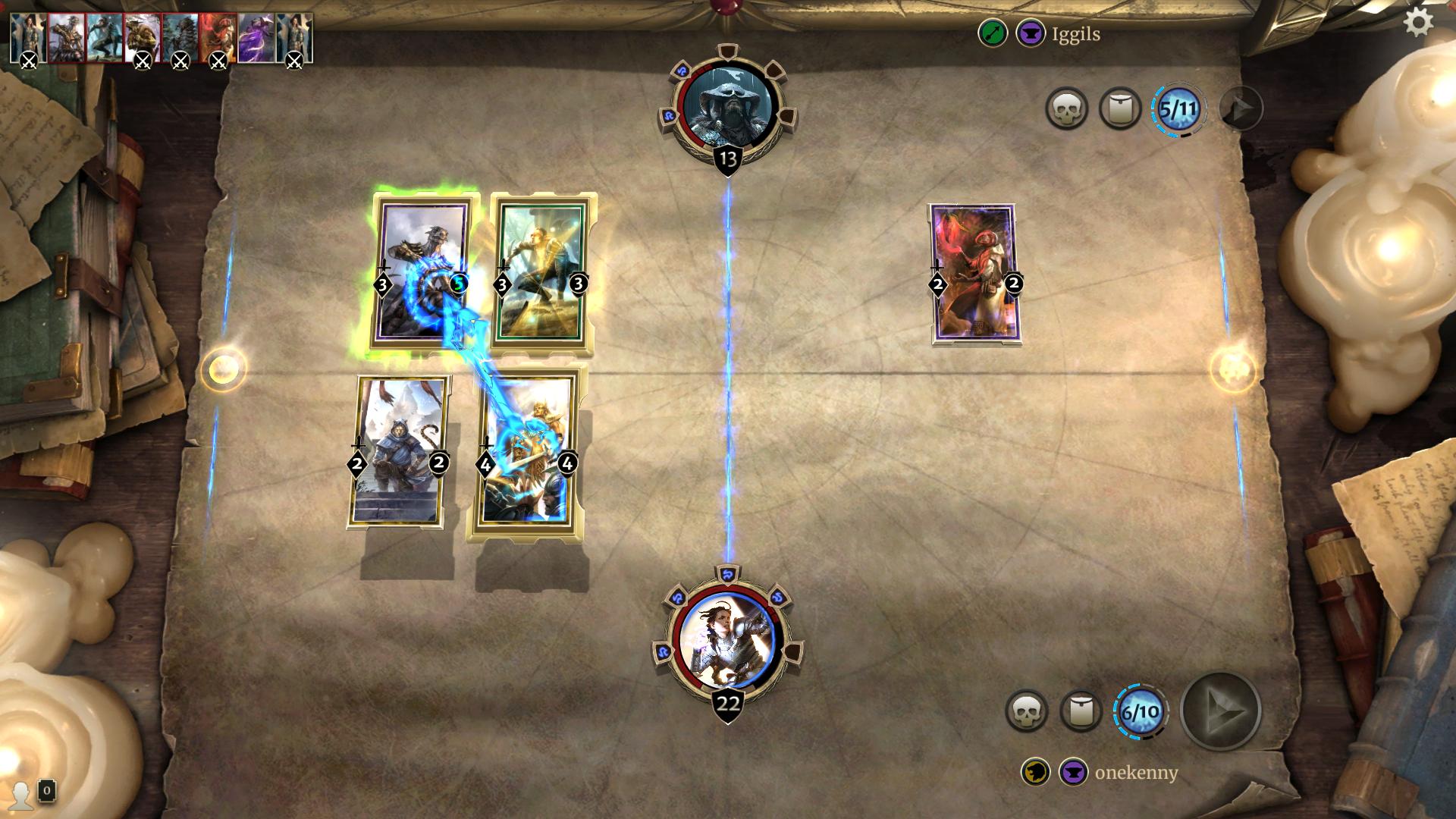End the turn with the arrow button
Viewport: 1456px width, 819px height.
[1221, 711]
